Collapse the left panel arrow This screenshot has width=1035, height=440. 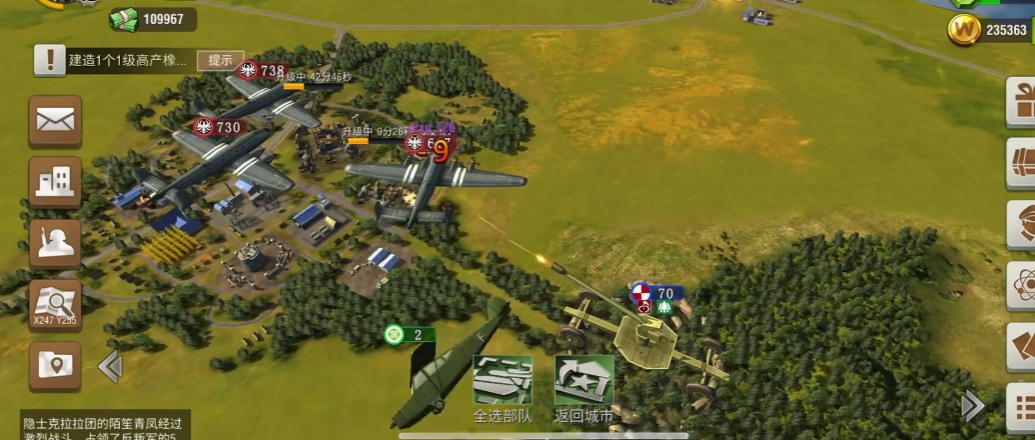click(110, 367)
